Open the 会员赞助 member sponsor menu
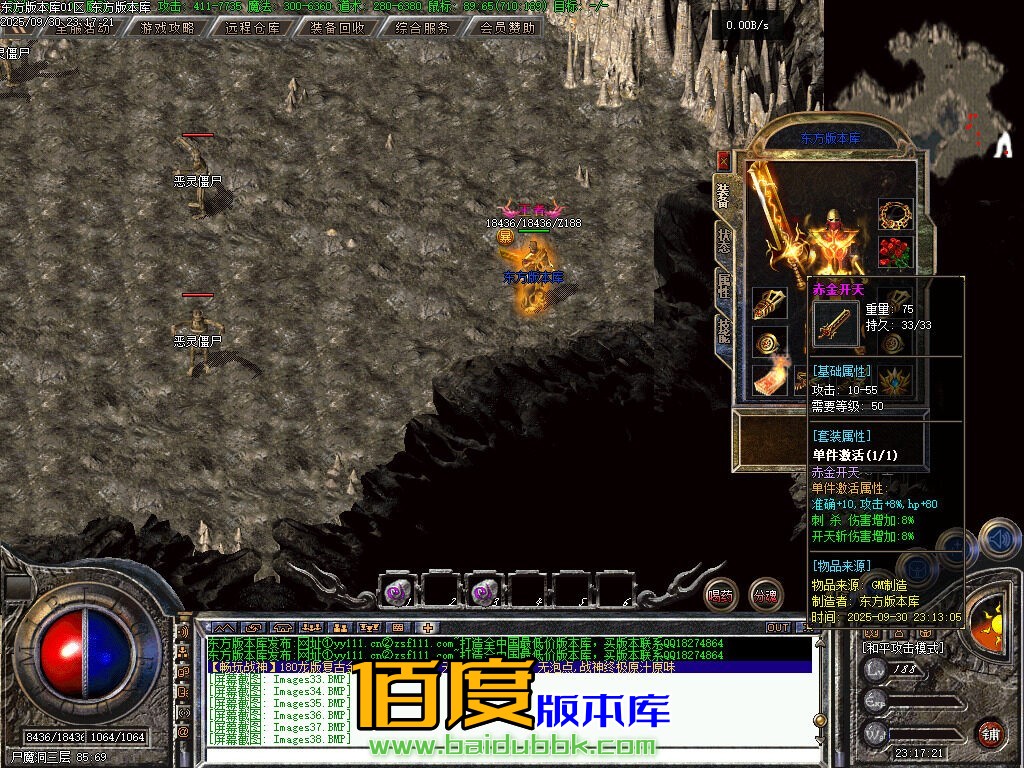Image resolution: width=1024 pixels, height=768 pixels. pos(507,28)
